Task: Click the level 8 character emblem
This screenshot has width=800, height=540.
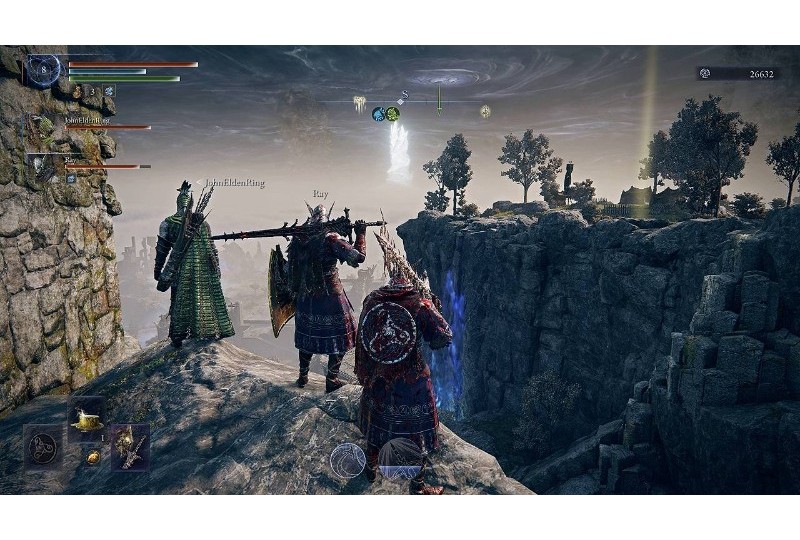Action: tap(43, 70)
